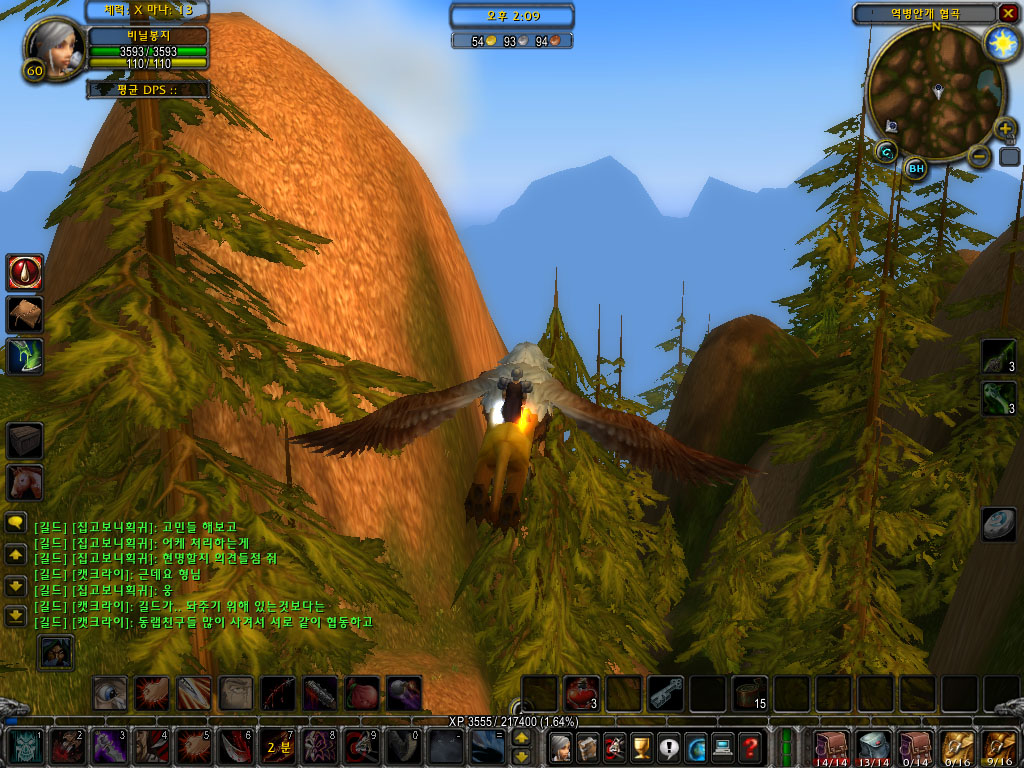Page the action bar up

pos(521,737)
